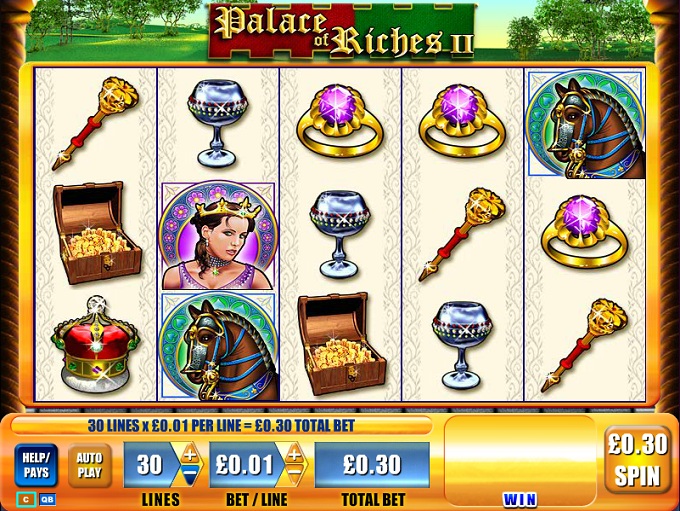Increase the number of lines
This screenshot has height=511, width=680.
pyautogui.click(x=189, y=455)
